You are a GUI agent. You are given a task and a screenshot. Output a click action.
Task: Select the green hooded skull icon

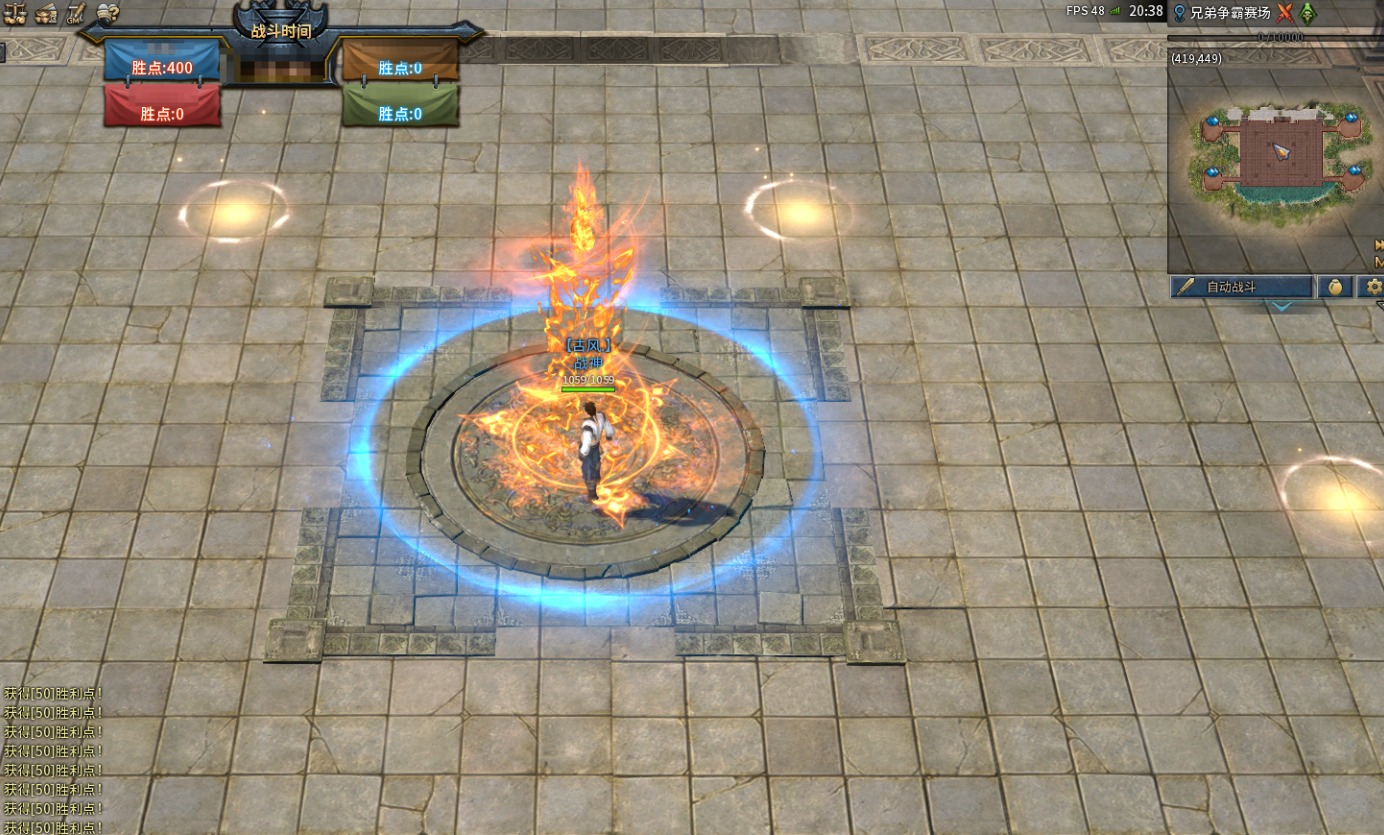[1308, 13]
